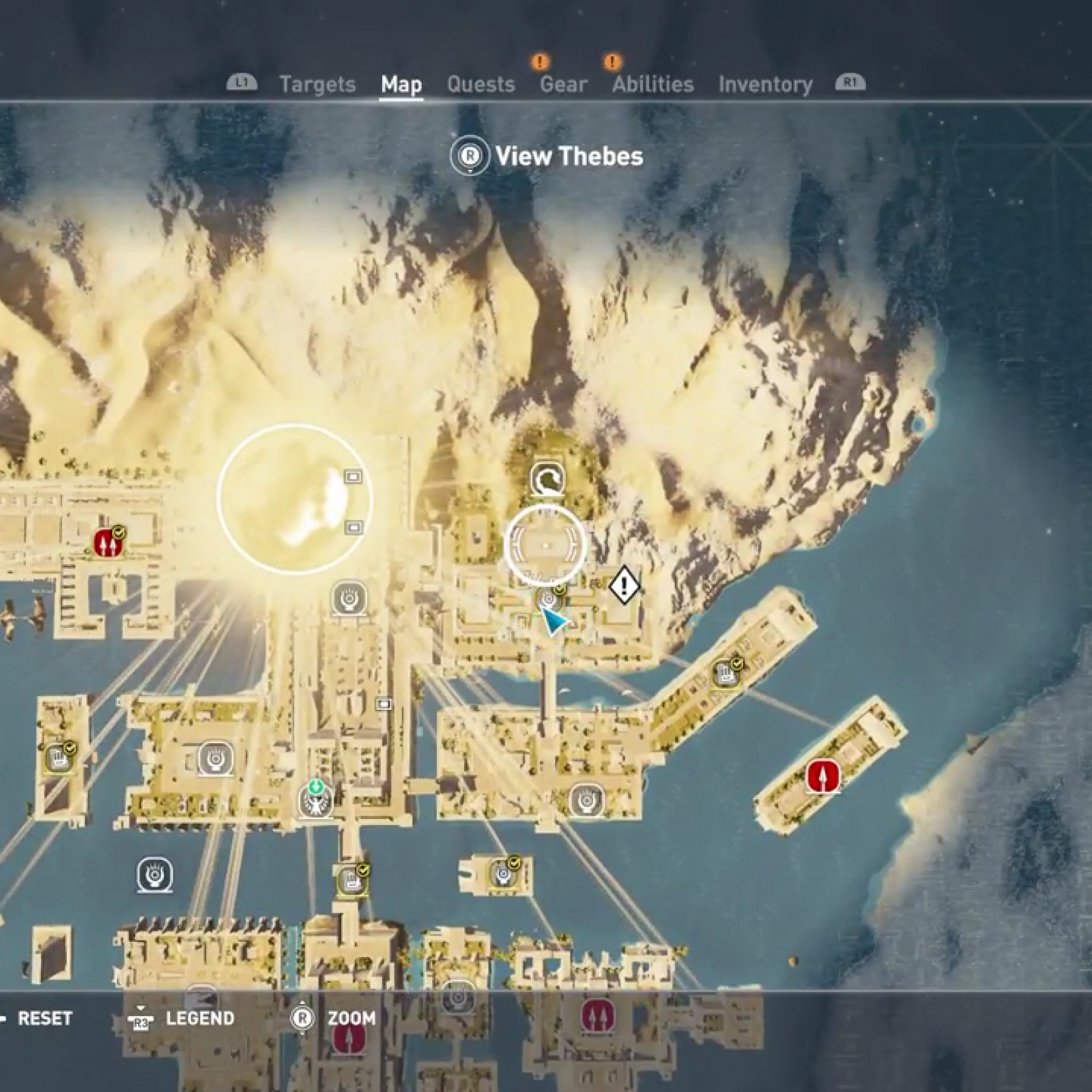Image resolution: width=1092 pixels, height=1092 pixels.
Task: Open the map Legend
Action: [199, 1018]
